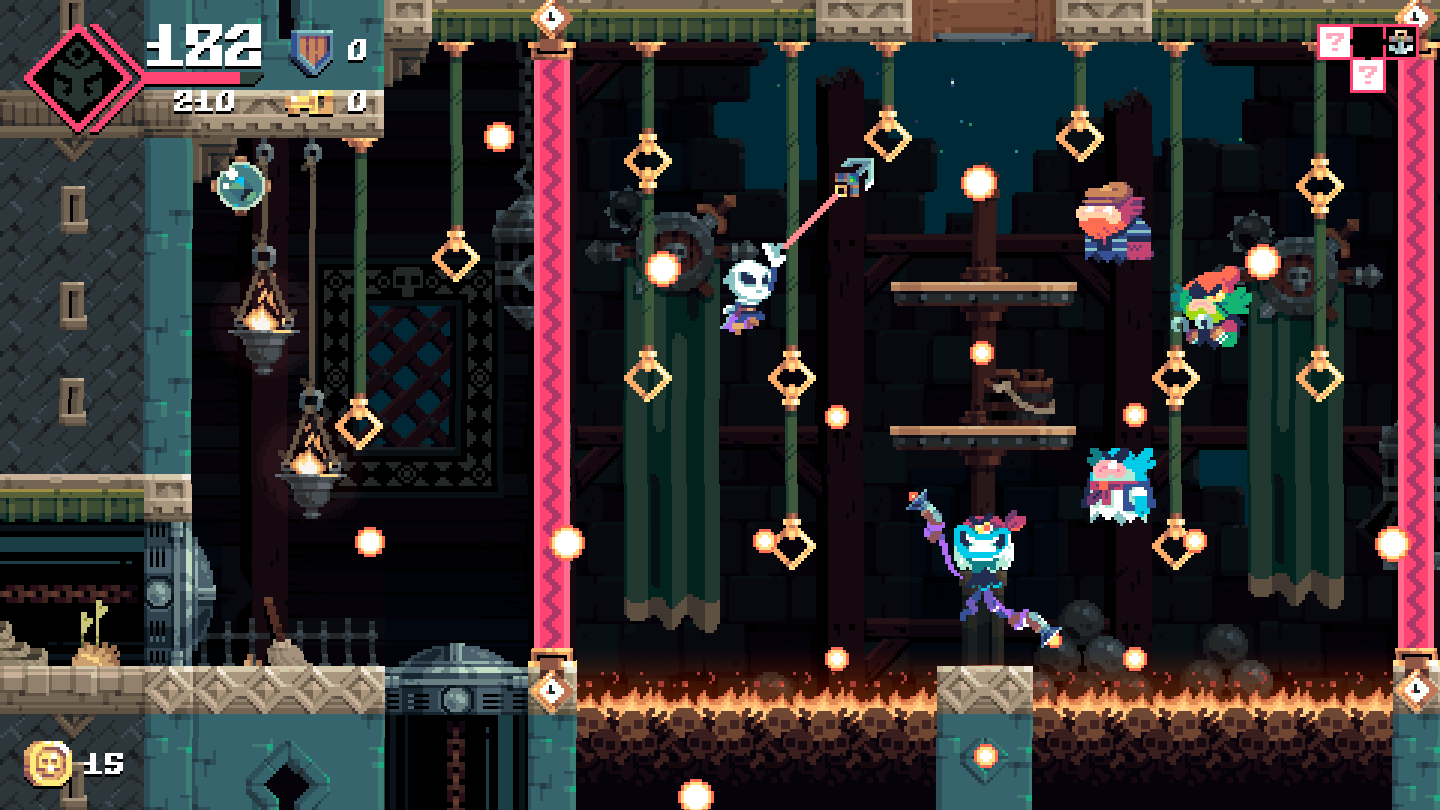Pick the question-mark minimap room opposite the anchor room
This screenshot has width=1440, height=810.
[x=1334, y=42]
